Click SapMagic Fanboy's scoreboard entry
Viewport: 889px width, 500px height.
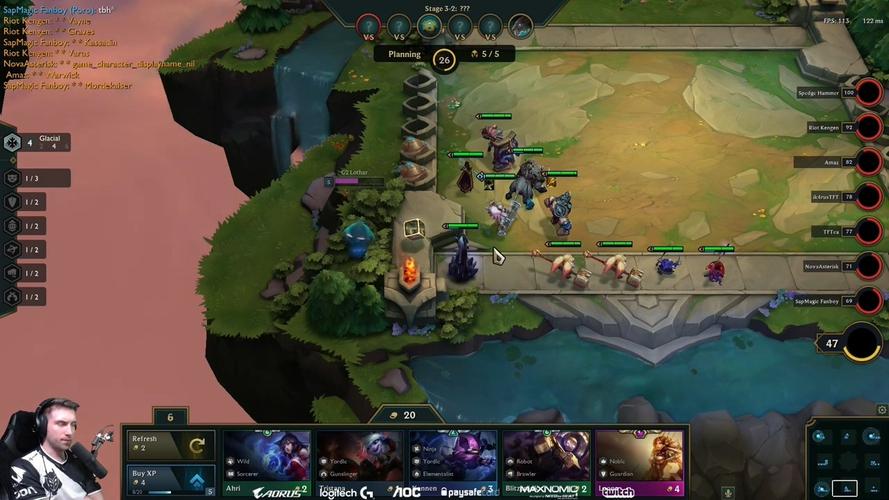point(870,300)
